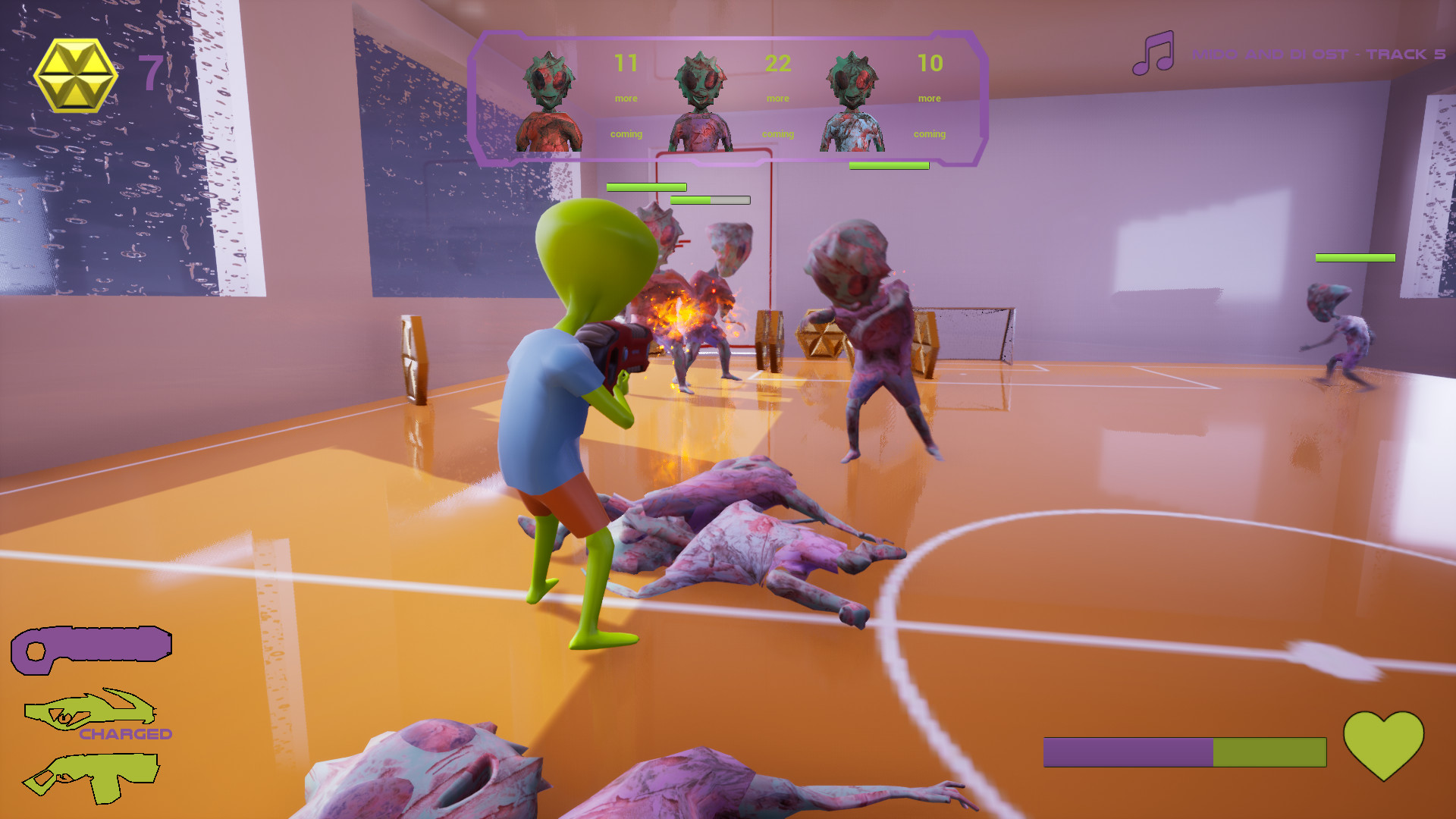The width and height of the screenshot is (1456, 819).
Task: Click the purple-green weapon charge bar
Action: coord(1185,752)
